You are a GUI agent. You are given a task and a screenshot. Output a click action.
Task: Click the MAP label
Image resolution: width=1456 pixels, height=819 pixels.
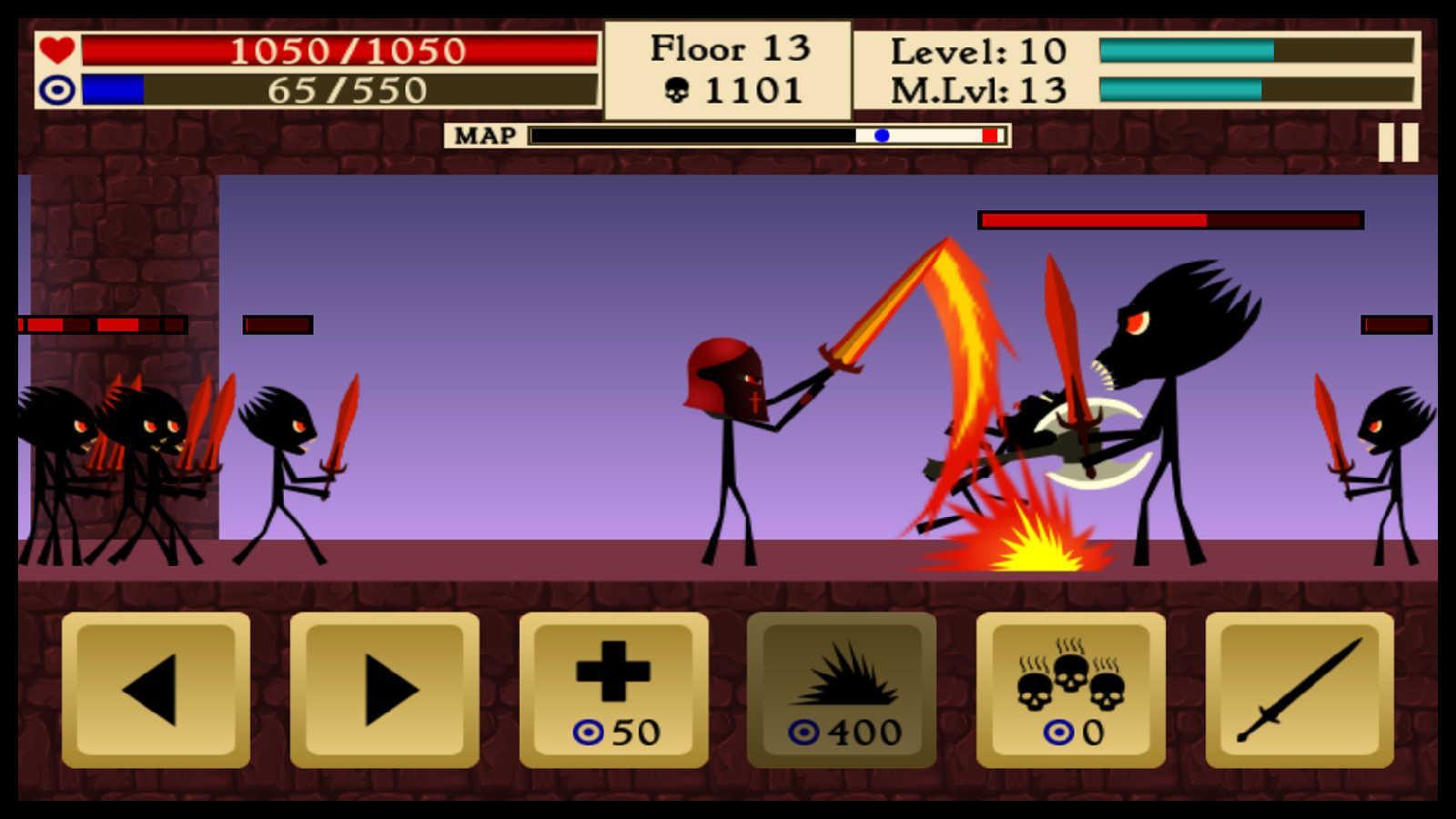[x=484, y=135]
